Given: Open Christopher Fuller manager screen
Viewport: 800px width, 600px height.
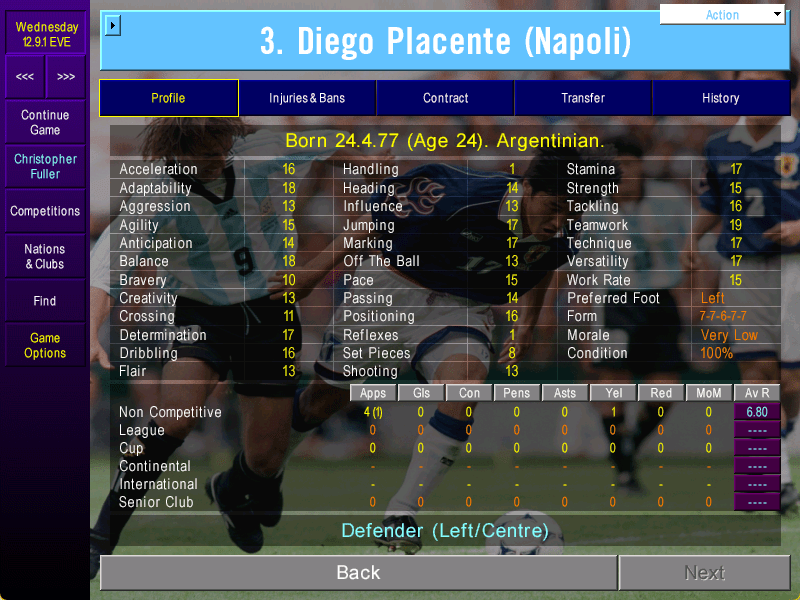Looking at the screenshot, I should (45, 167).
